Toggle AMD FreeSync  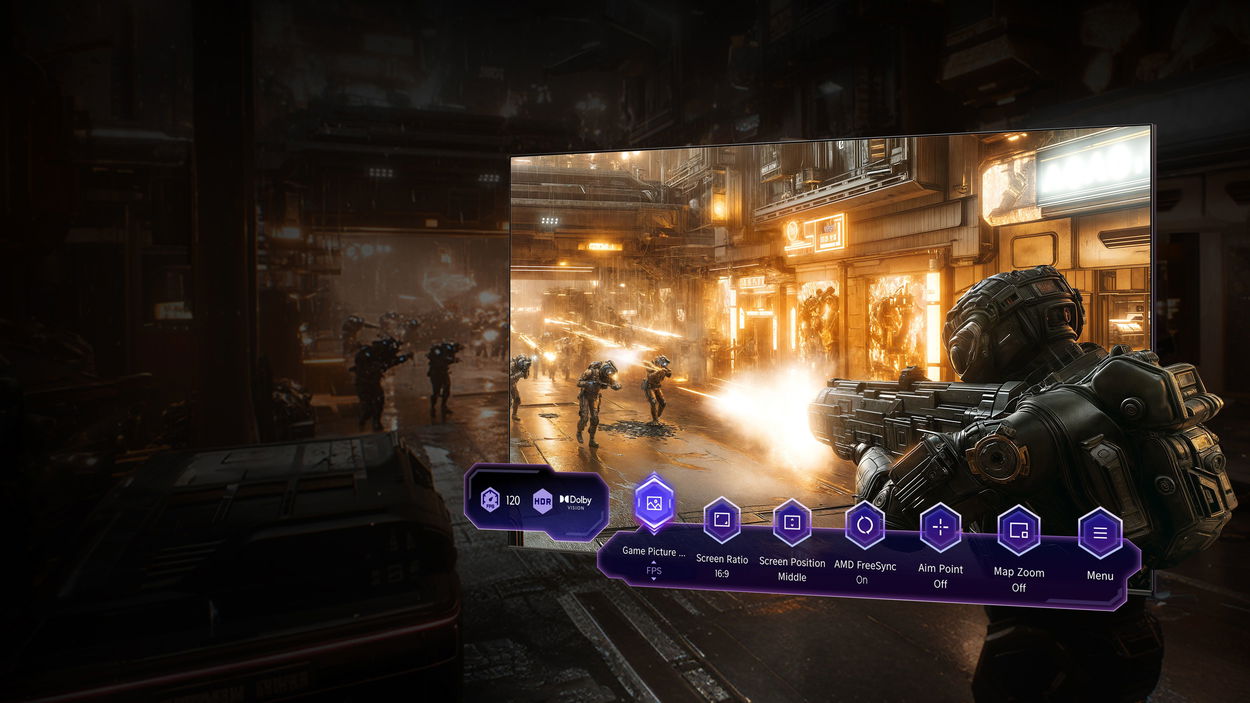[864, 525]
